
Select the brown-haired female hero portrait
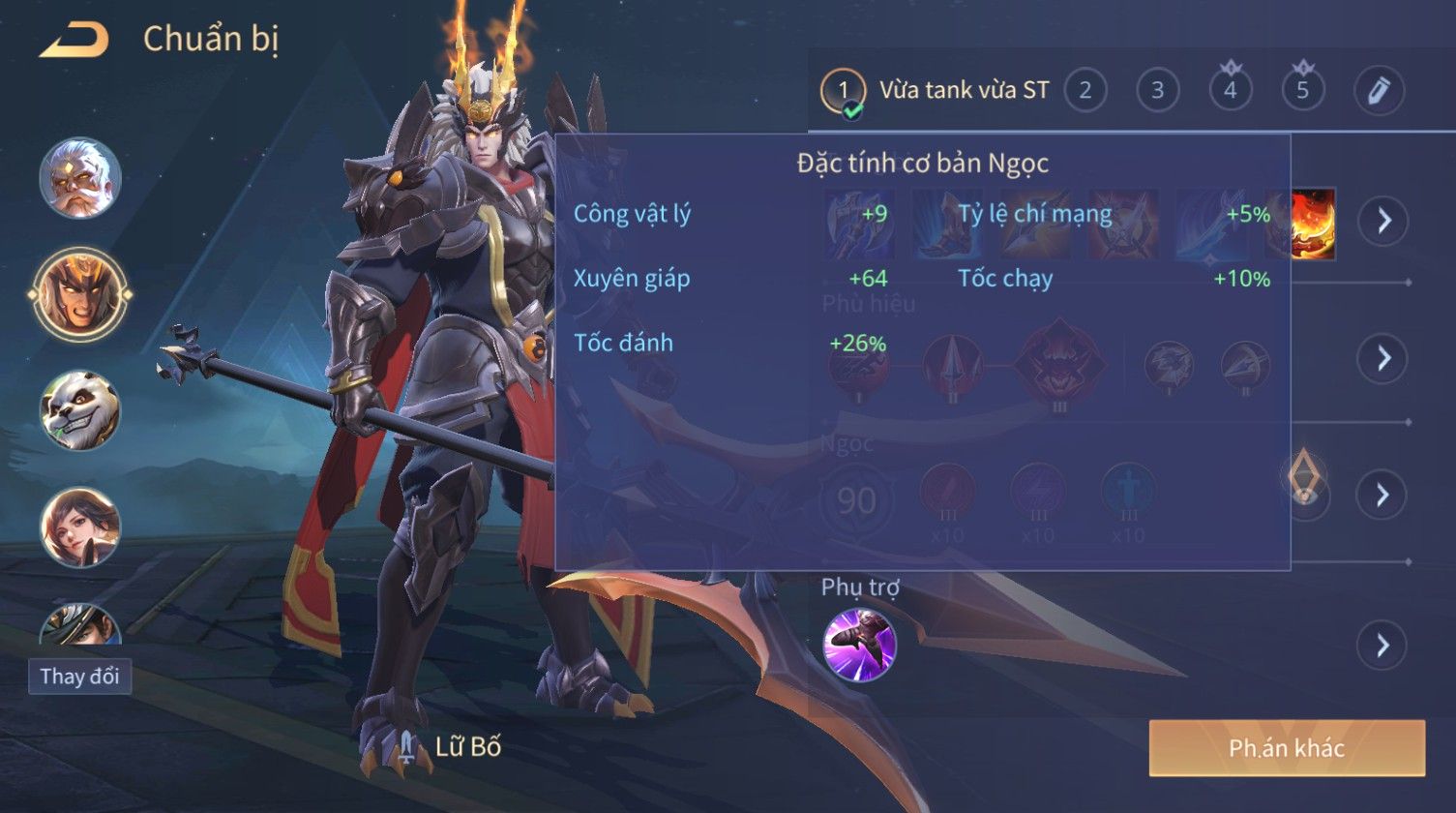80,527
